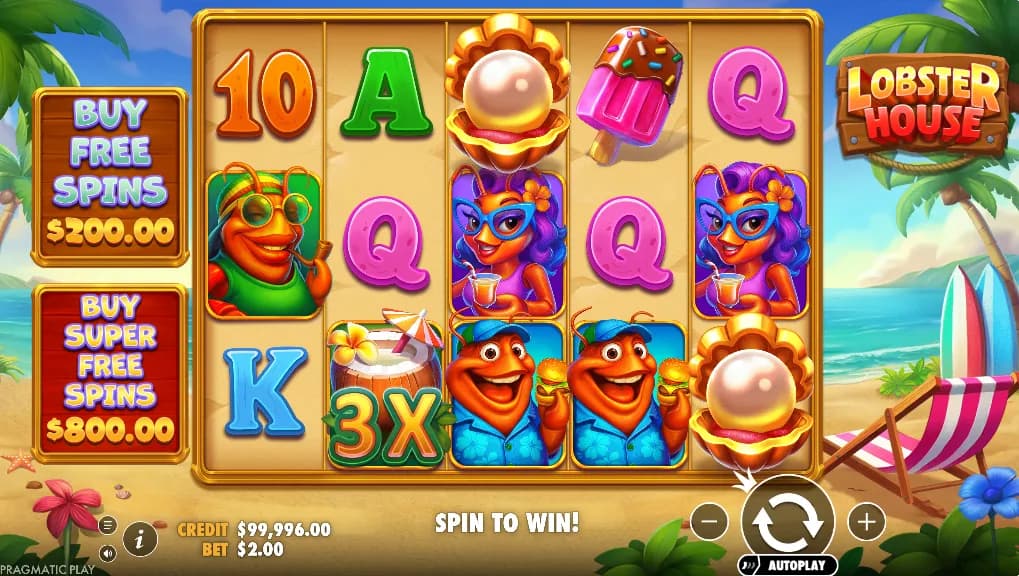The image size is (1019, 576).
Task: Buy Super Free Spins for $800.00
Action: (x=110, y=374)
